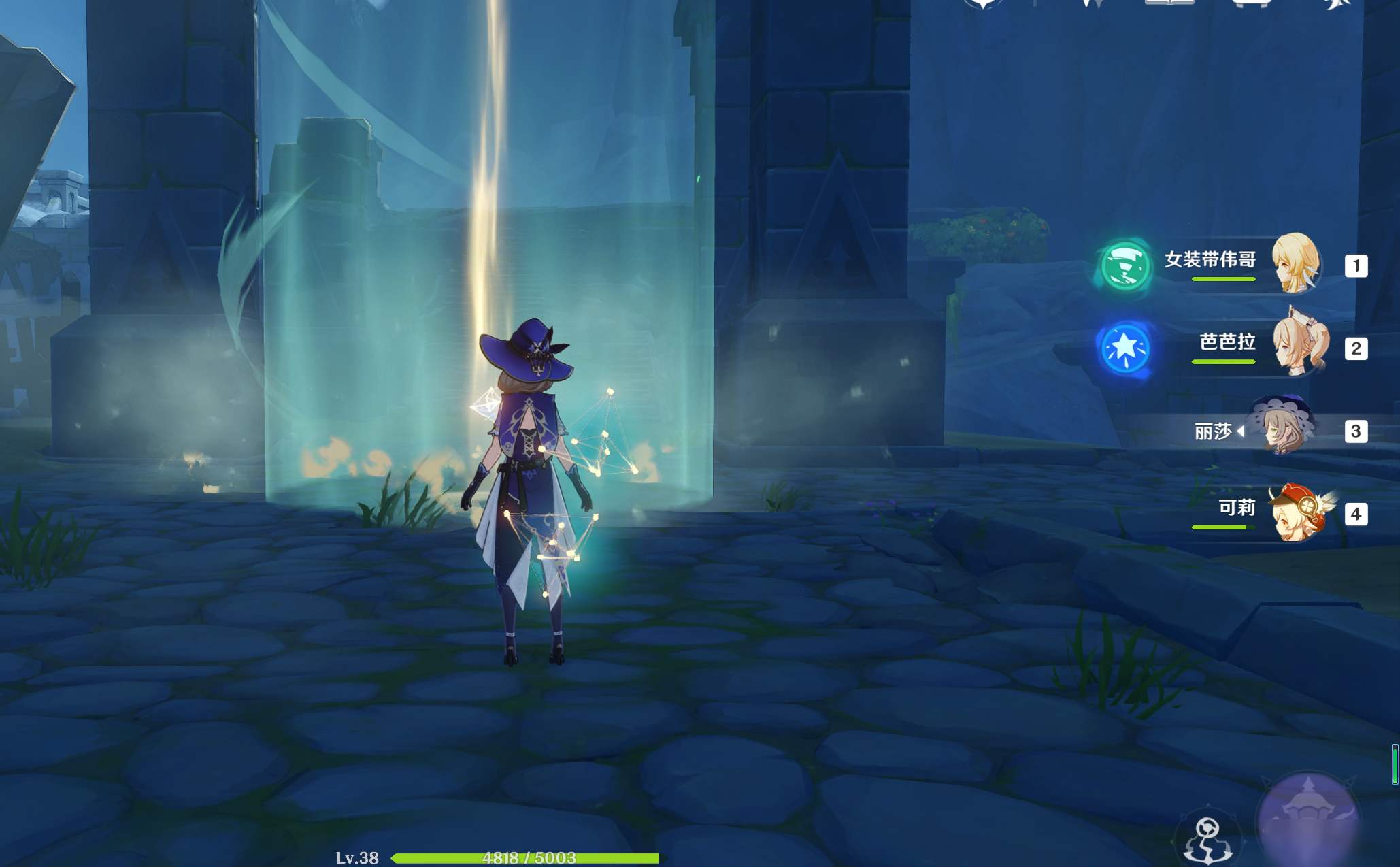The height and width of the screenshot is (867, 1400).
Task: Switch to party member 女装带伟哥
Action: (1296, 263)
